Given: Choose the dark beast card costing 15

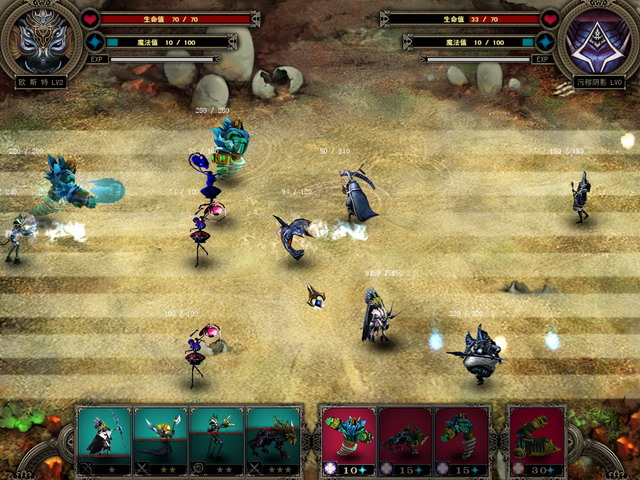Looking at the screenshot, I should [405, 438].
